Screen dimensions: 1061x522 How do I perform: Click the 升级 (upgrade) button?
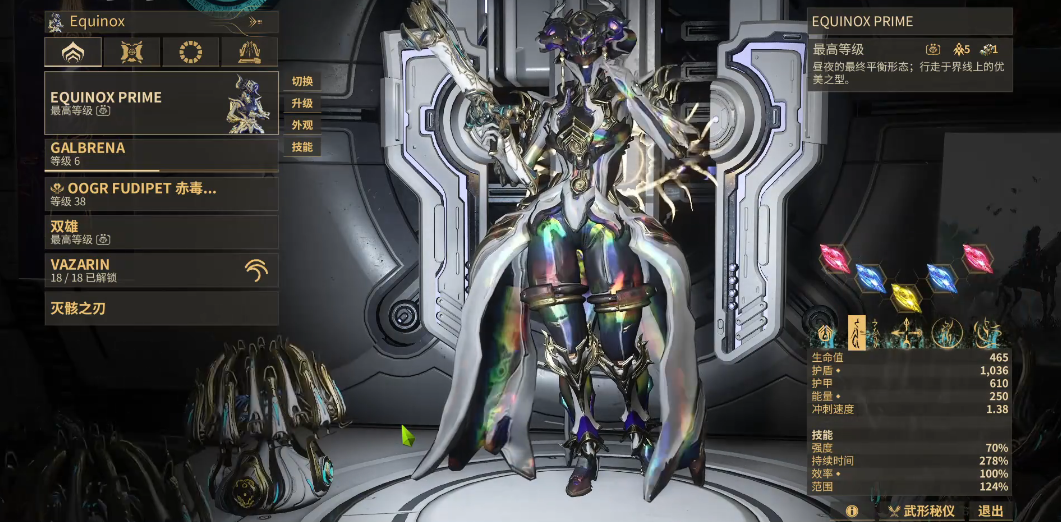coord(302,103)
